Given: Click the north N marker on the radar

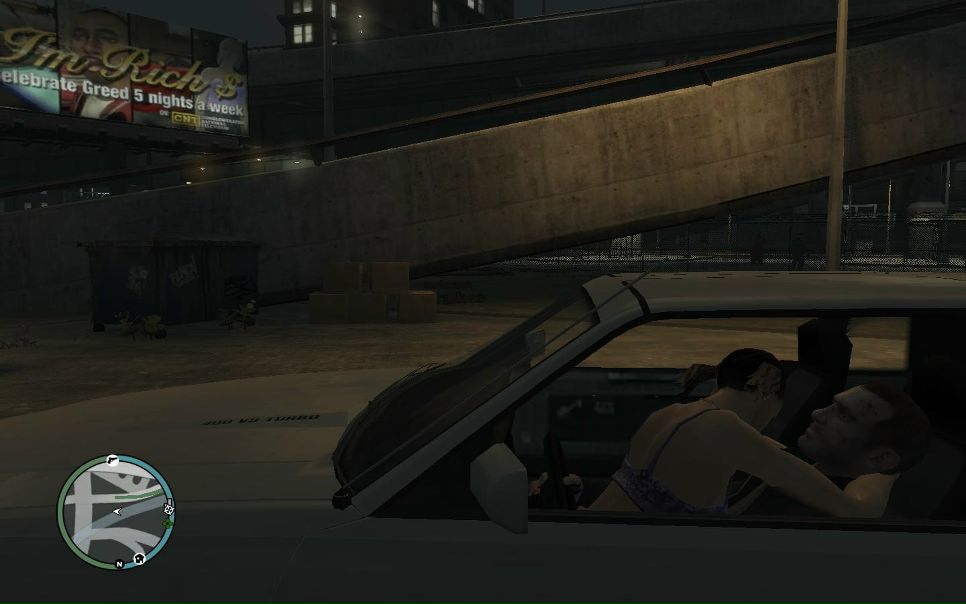Looking at the screenshot, I should (x=120, y=565).
